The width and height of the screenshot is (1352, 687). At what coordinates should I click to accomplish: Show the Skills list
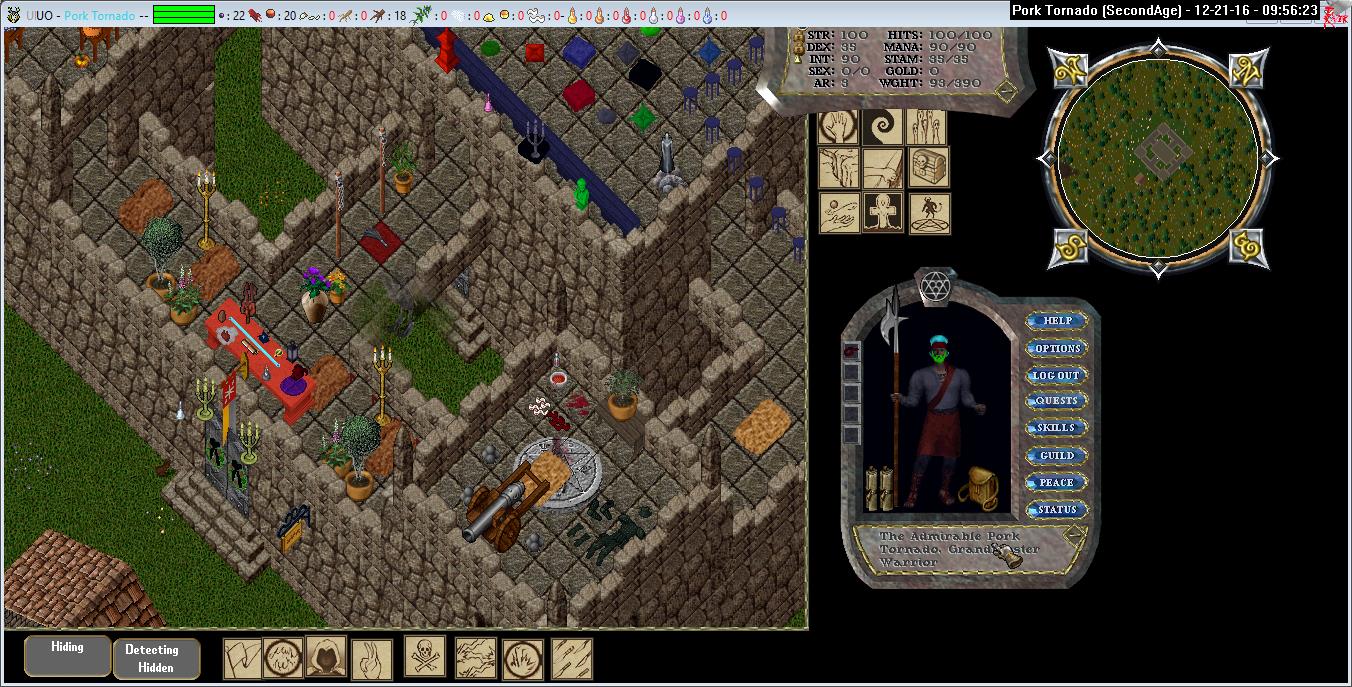[1057, 428]
